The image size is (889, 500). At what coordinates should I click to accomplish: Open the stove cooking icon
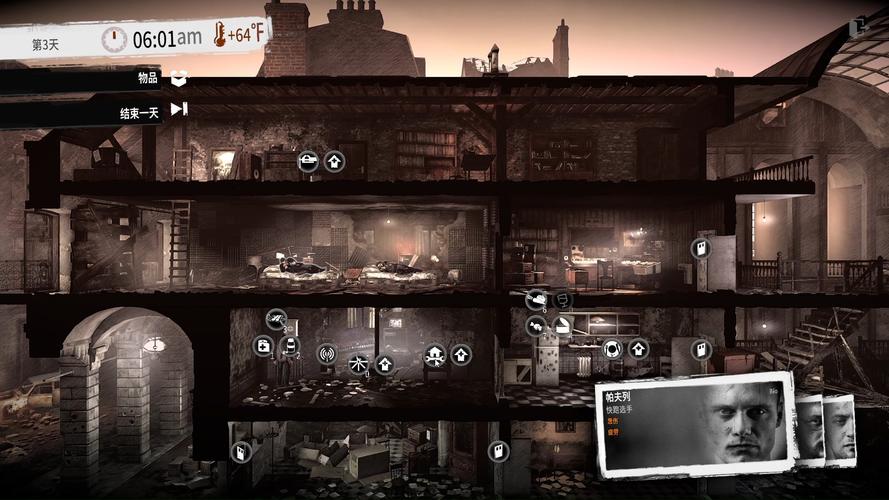pos(612,349)
